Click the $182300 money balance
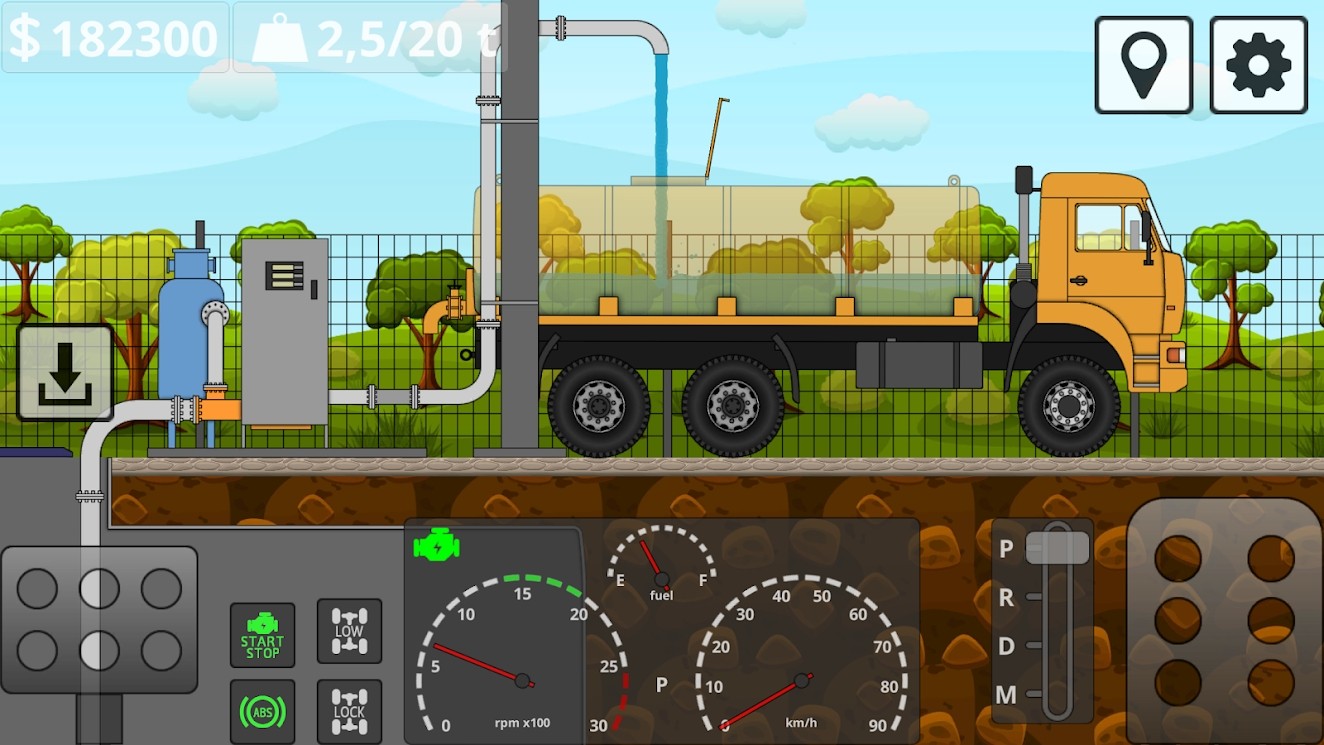The height and width of the screenshot is (745, 1324). click(x=113, y=38)
